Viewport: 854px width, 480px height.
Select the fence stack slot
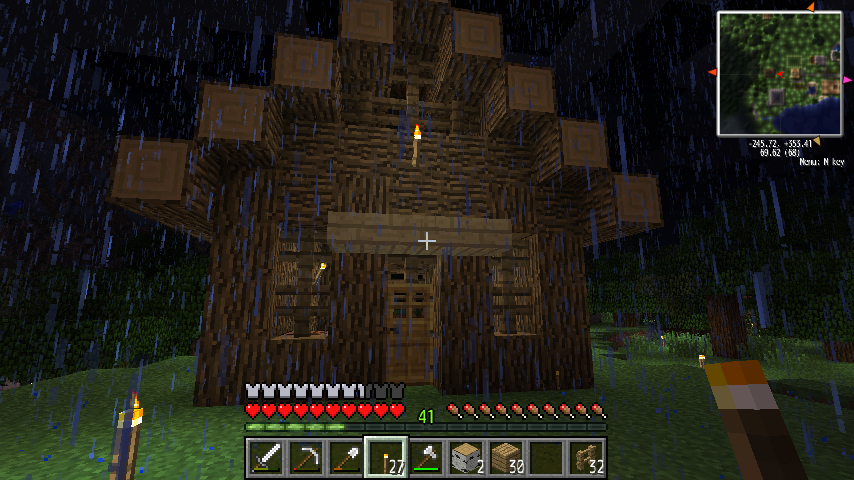point(585,458)
